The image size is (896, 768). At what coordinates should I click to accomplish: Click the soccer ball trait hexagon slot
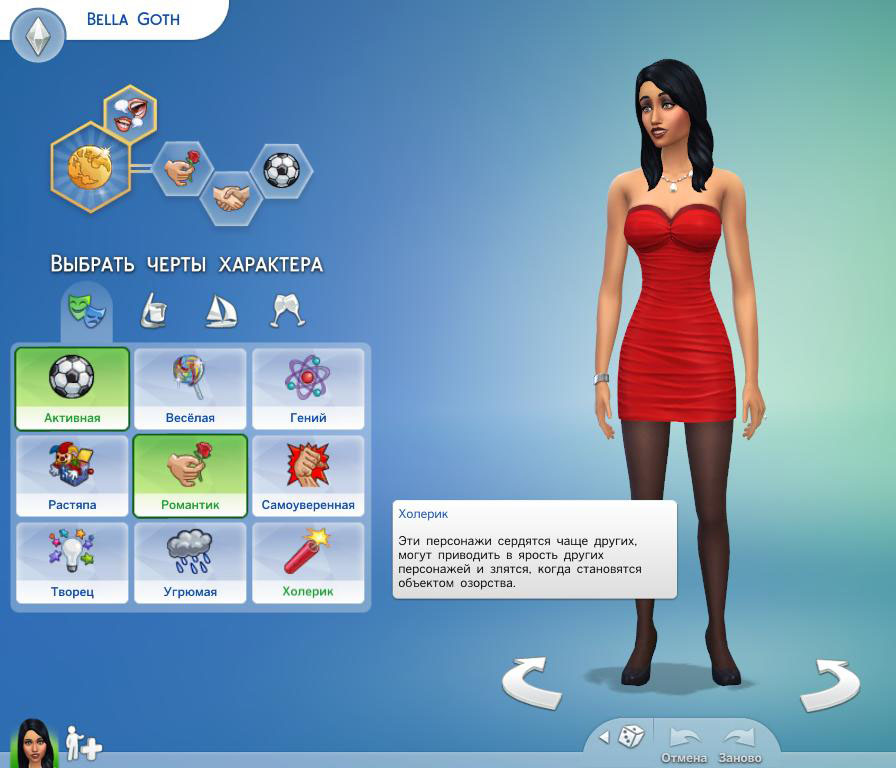[x=281, y=170]
